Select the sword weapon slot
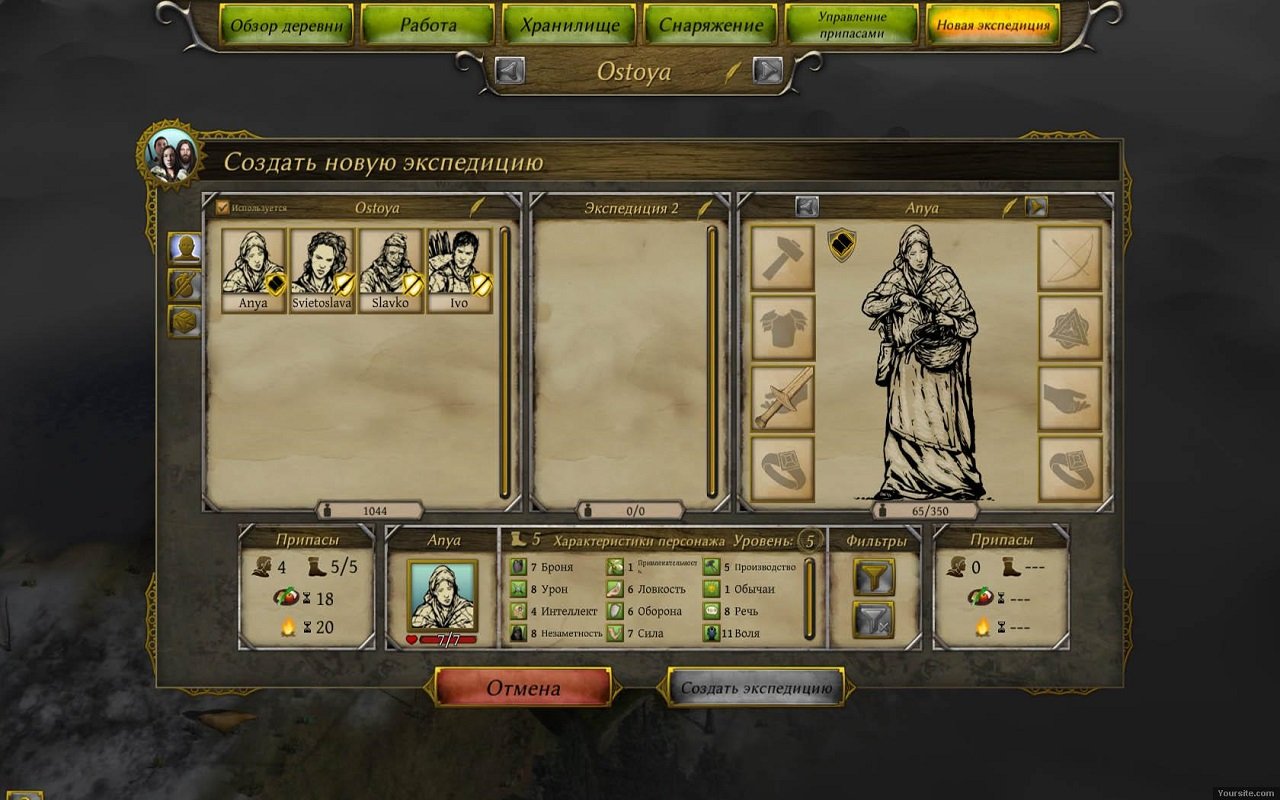The width and height of the screenshot is (1280, 800). tap(782, 398)
